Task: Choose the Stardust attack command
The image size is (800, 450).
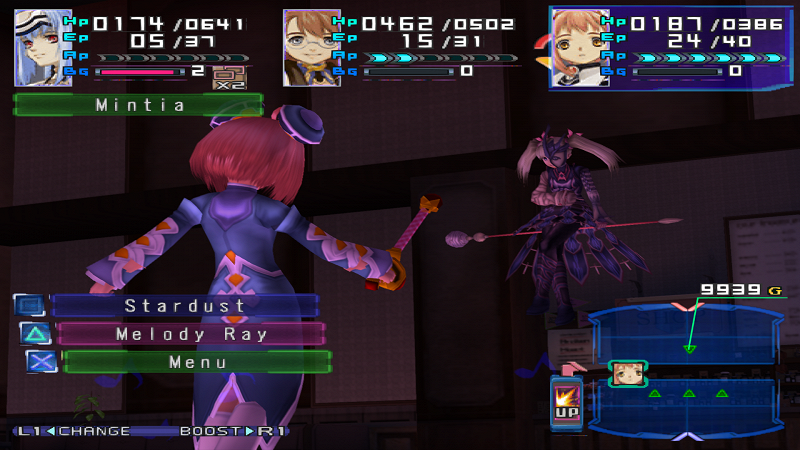Action: (185, 305)
